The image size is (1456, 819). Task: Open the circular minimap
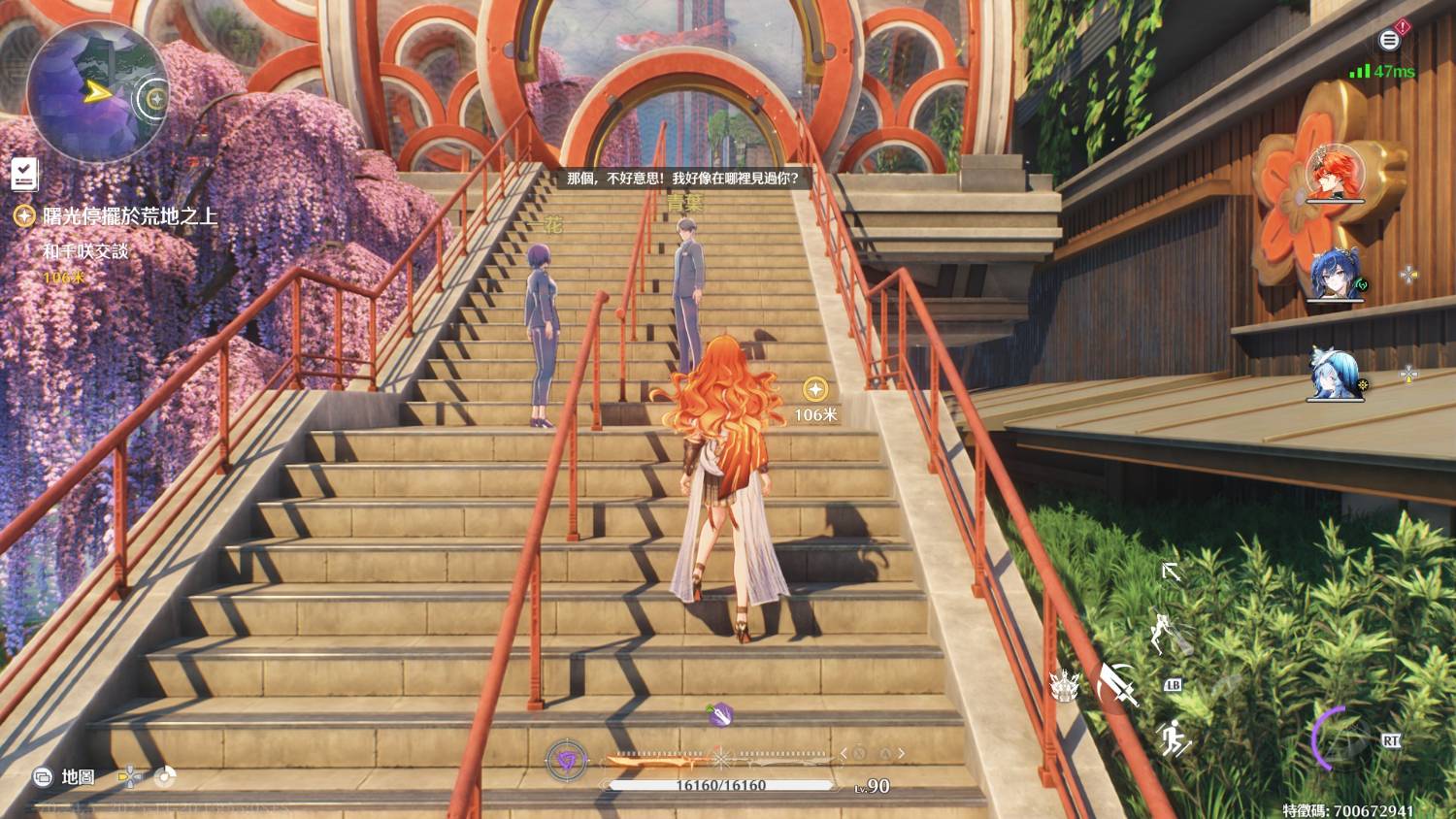click(x=96, y=93)
